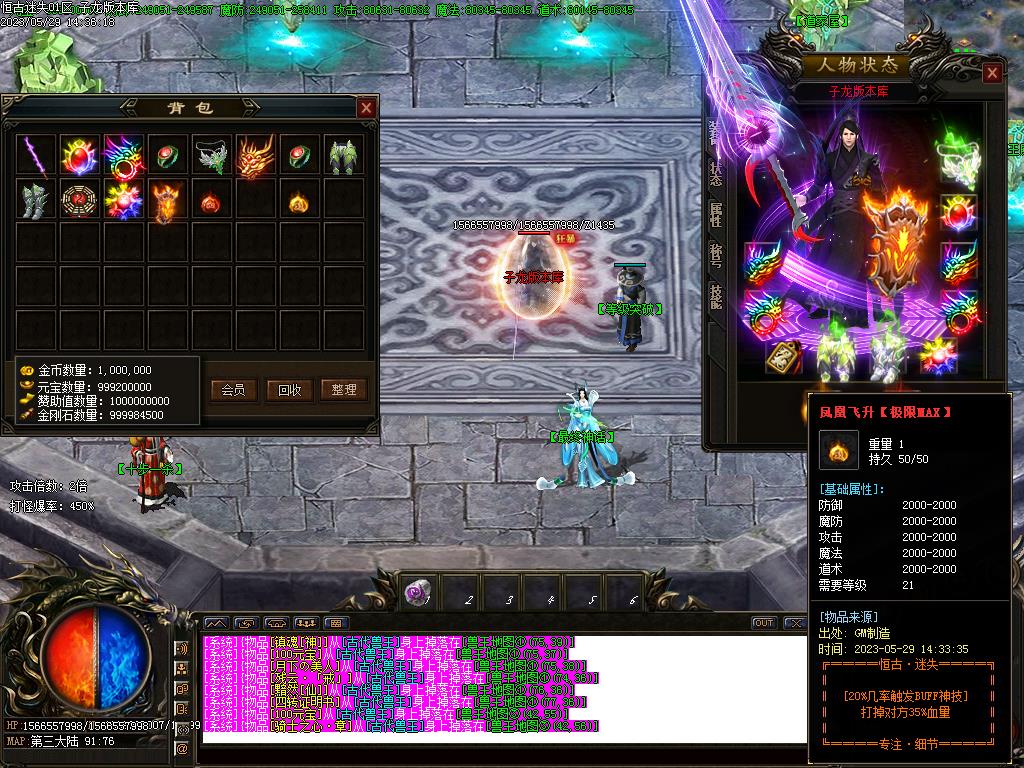The image size is (1024, 768).
Task: Switch to the 状态 status tab
Action: 716,173
